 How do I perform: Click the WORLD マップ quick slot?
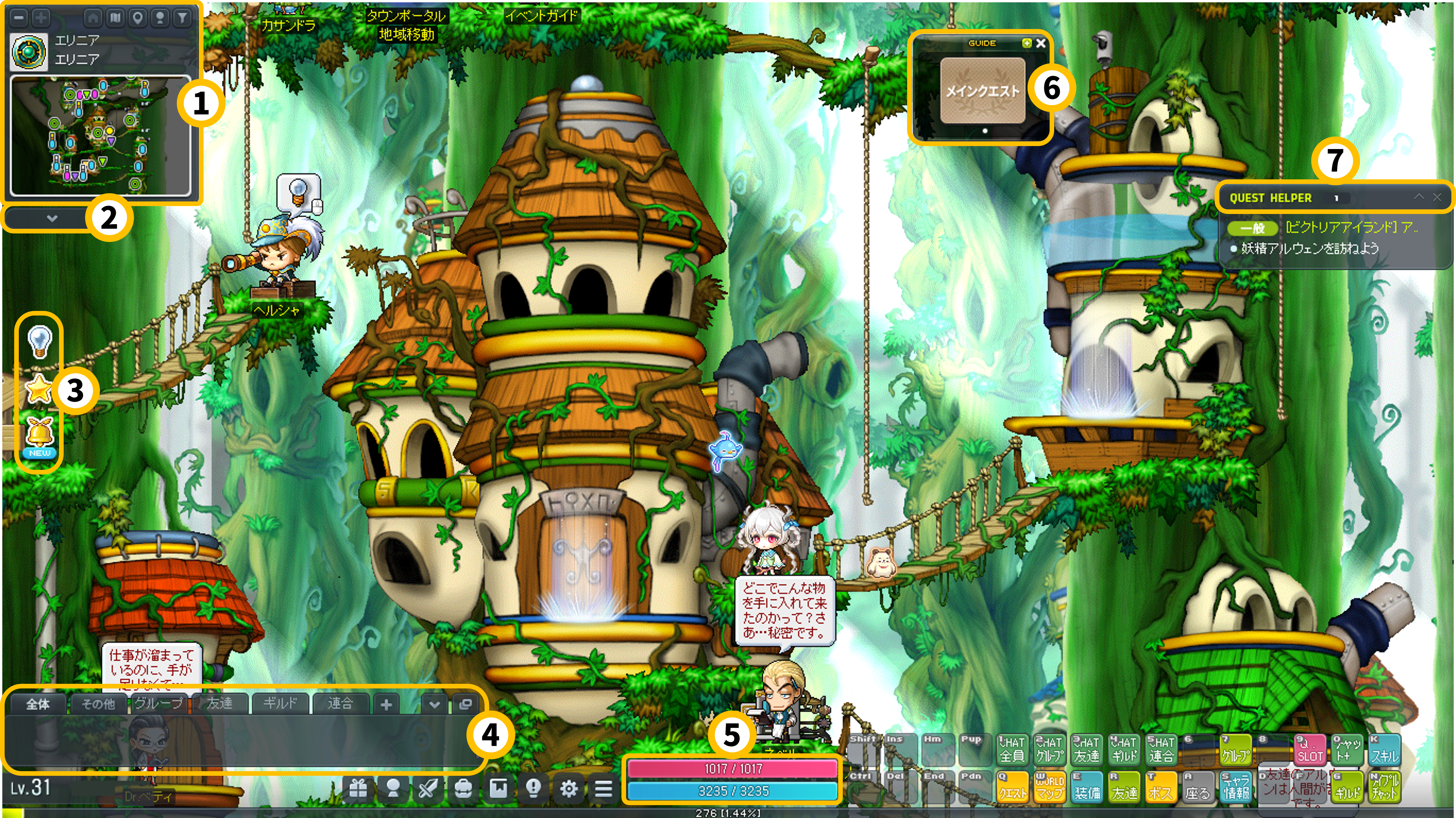(x=1050, y=786)
